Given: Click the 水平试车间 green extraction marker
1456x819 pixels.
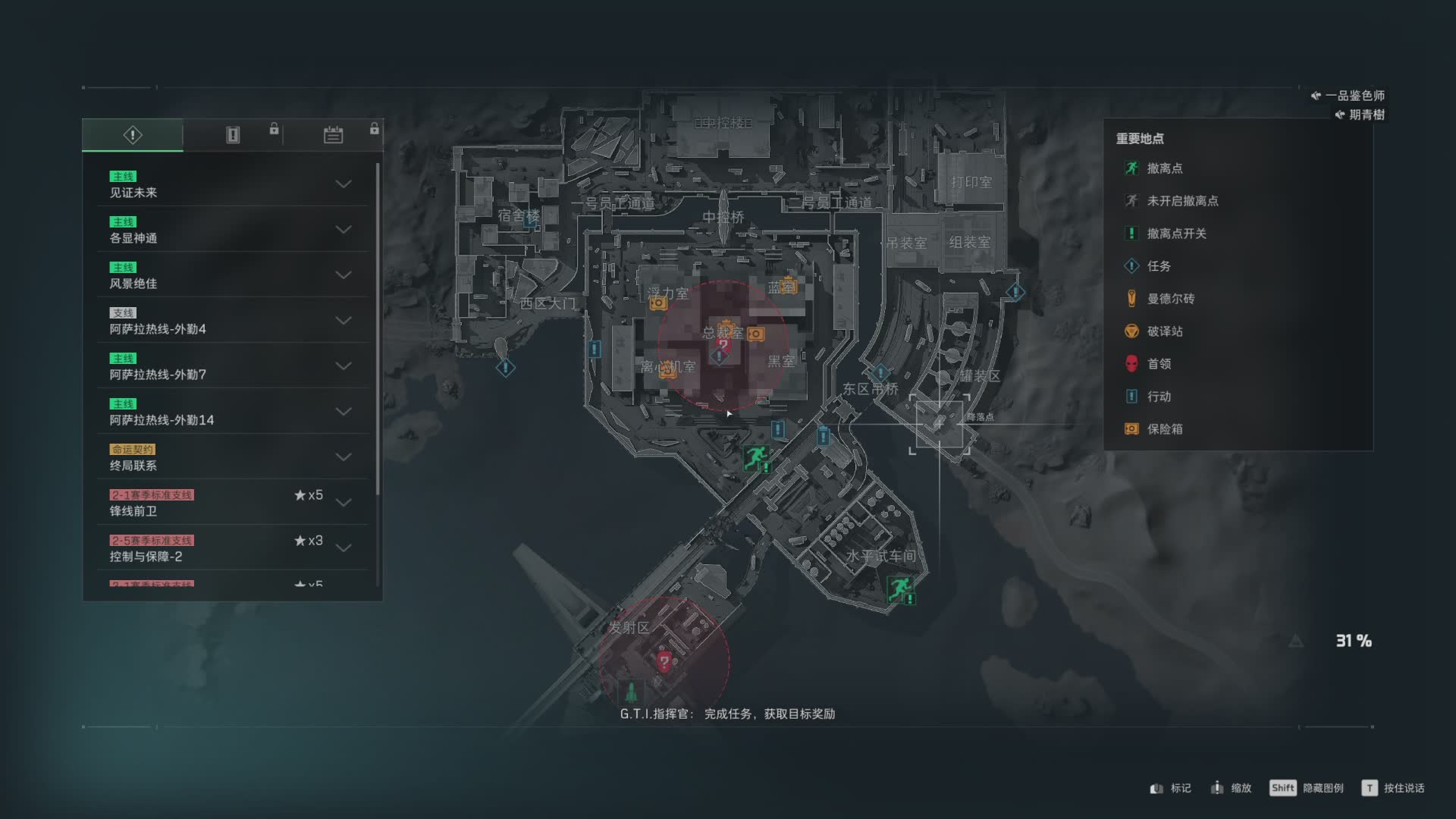Looking at the screenshot, I should (x=900, y=588).
